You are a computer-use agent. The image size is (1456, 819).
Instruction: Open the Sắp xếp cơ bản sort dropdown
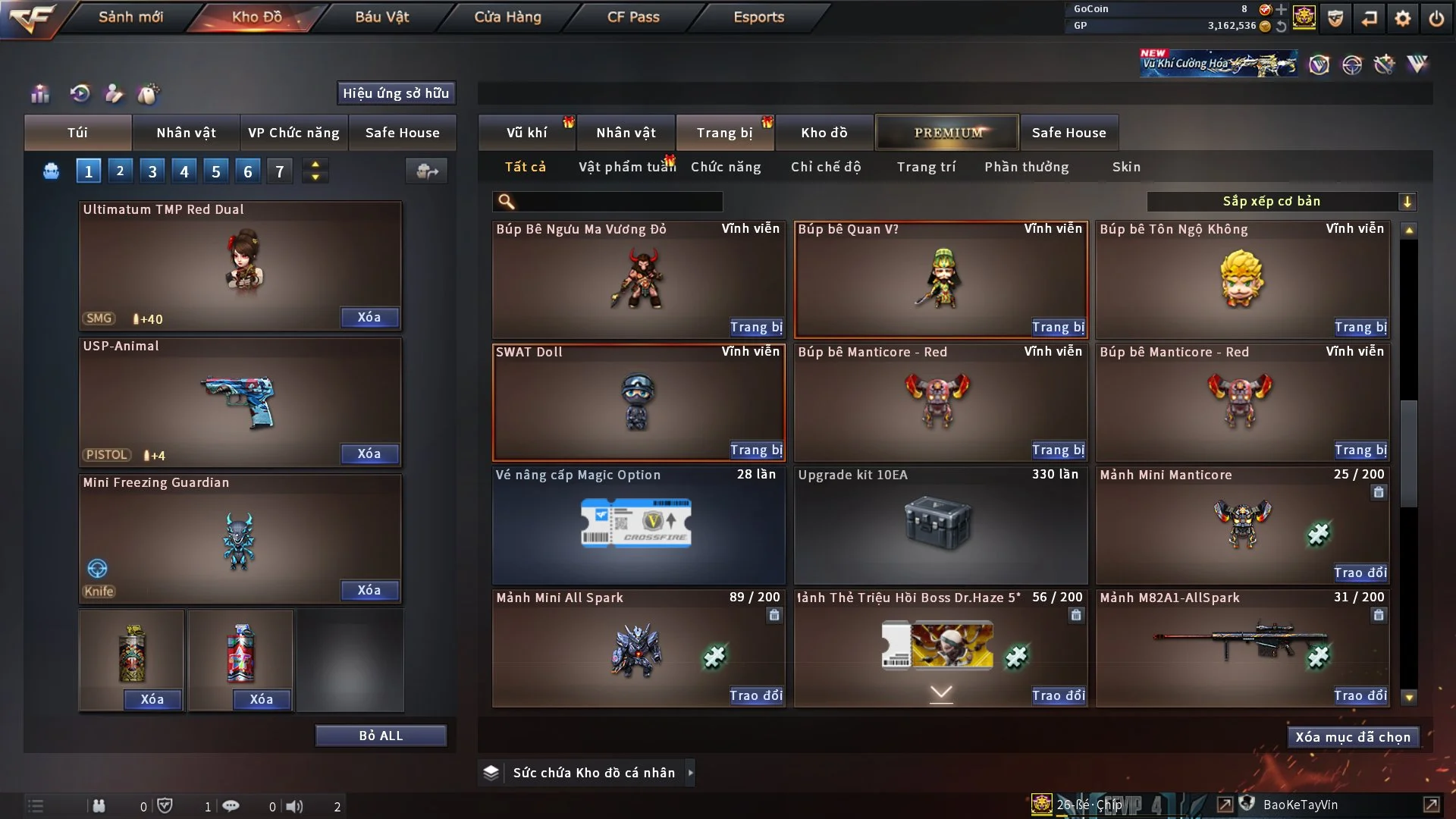[x=1281, y=202]
